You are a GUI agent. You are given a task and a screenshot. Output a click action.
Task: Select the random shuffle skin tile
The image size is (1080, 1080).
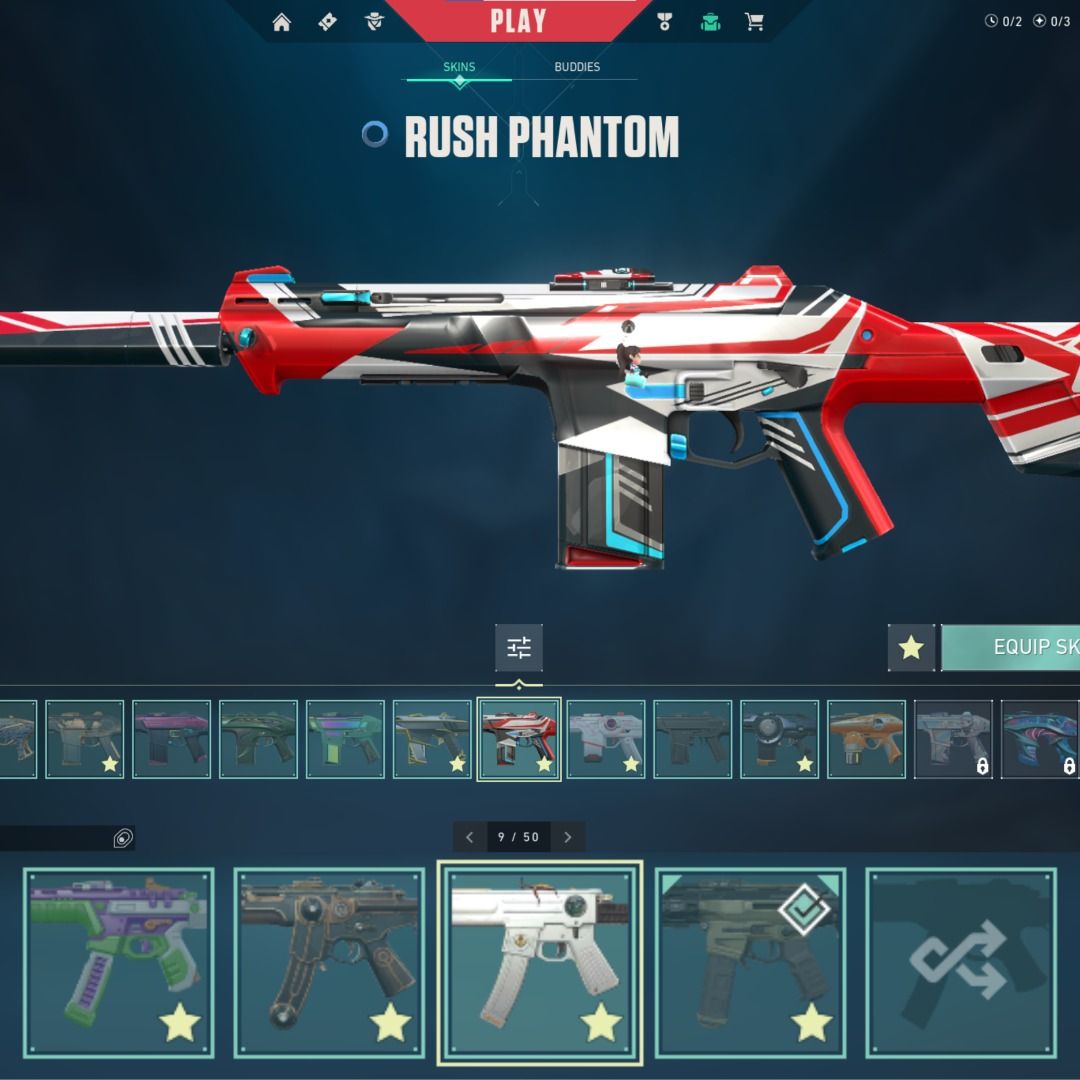[961, 962]
